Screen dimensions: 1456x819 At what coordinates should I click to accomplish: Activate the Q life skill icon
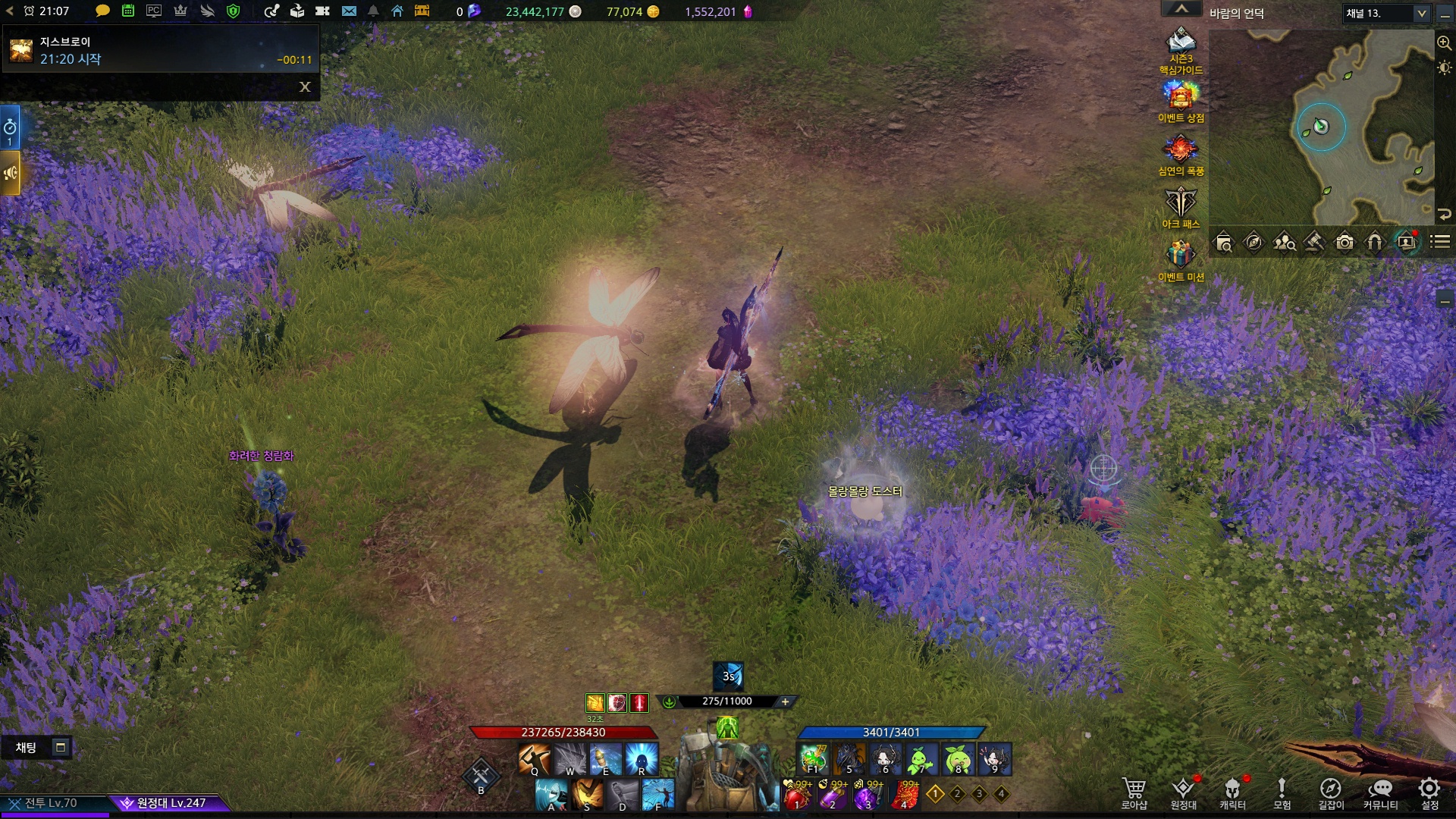point(534,758)
